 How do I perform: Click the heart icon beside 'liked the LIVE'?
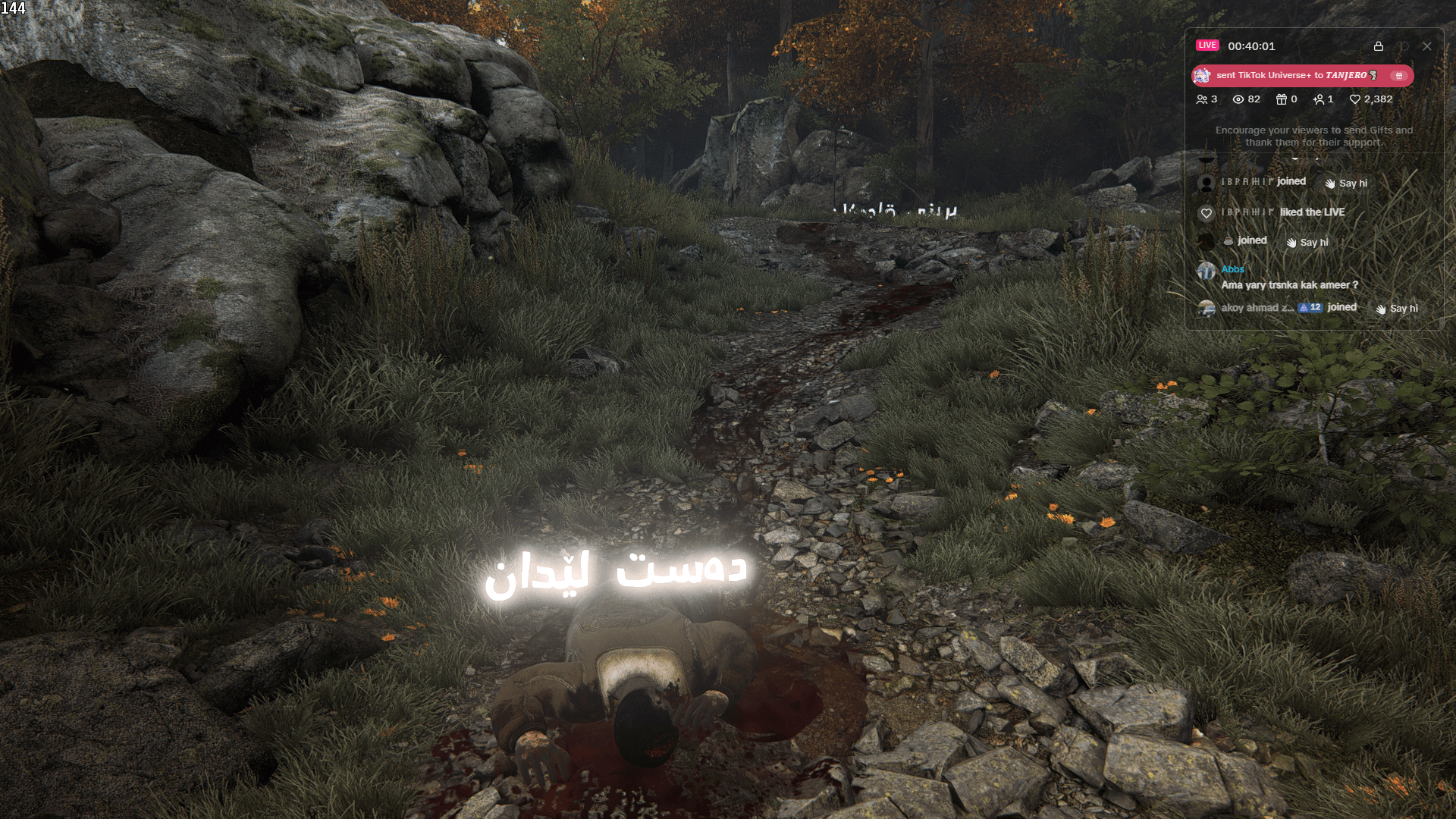click(x=1207, y=212)
